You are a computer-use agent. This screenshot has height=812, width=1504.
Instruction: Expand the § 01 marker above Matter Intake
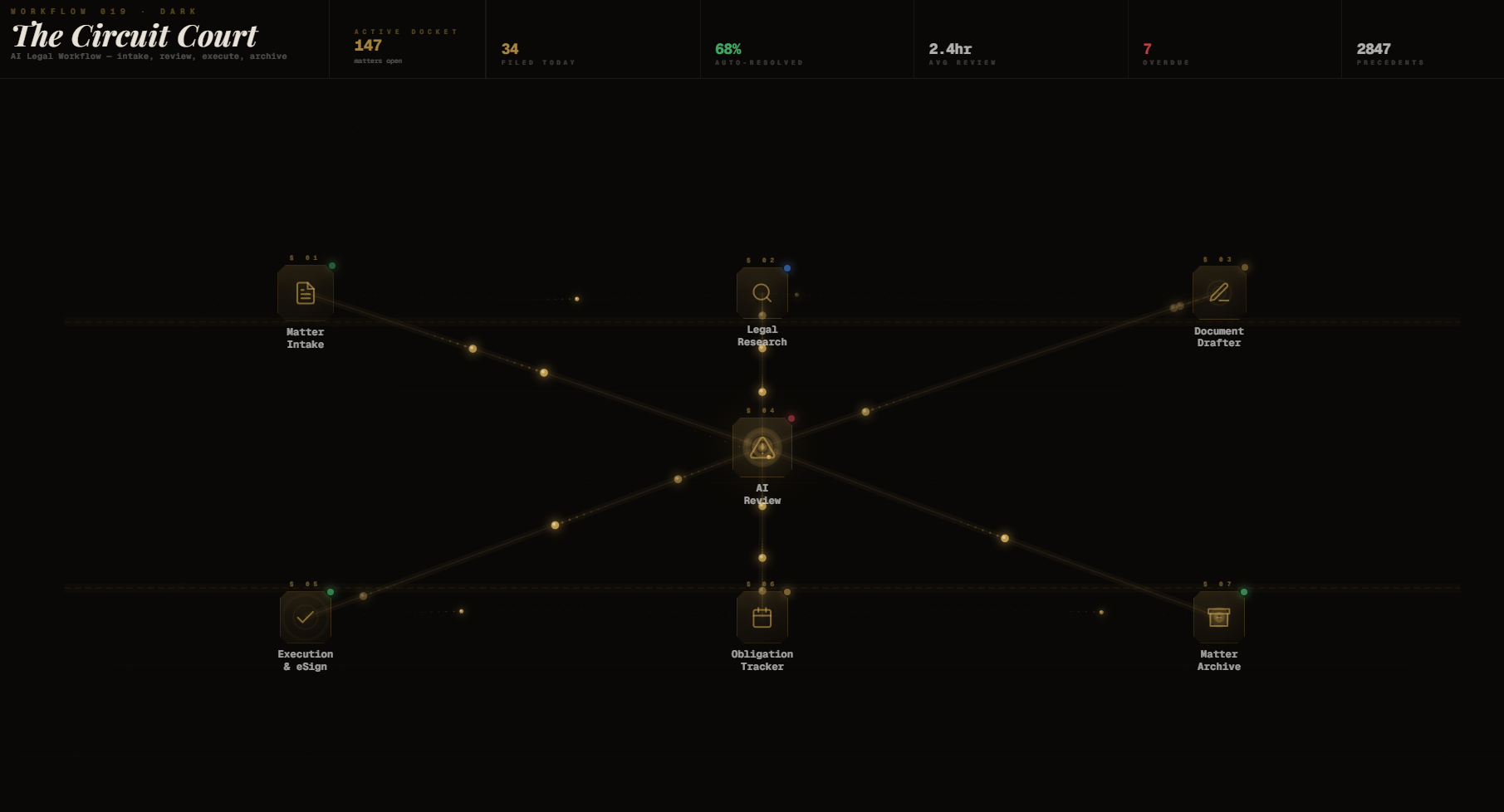(304, 257)
